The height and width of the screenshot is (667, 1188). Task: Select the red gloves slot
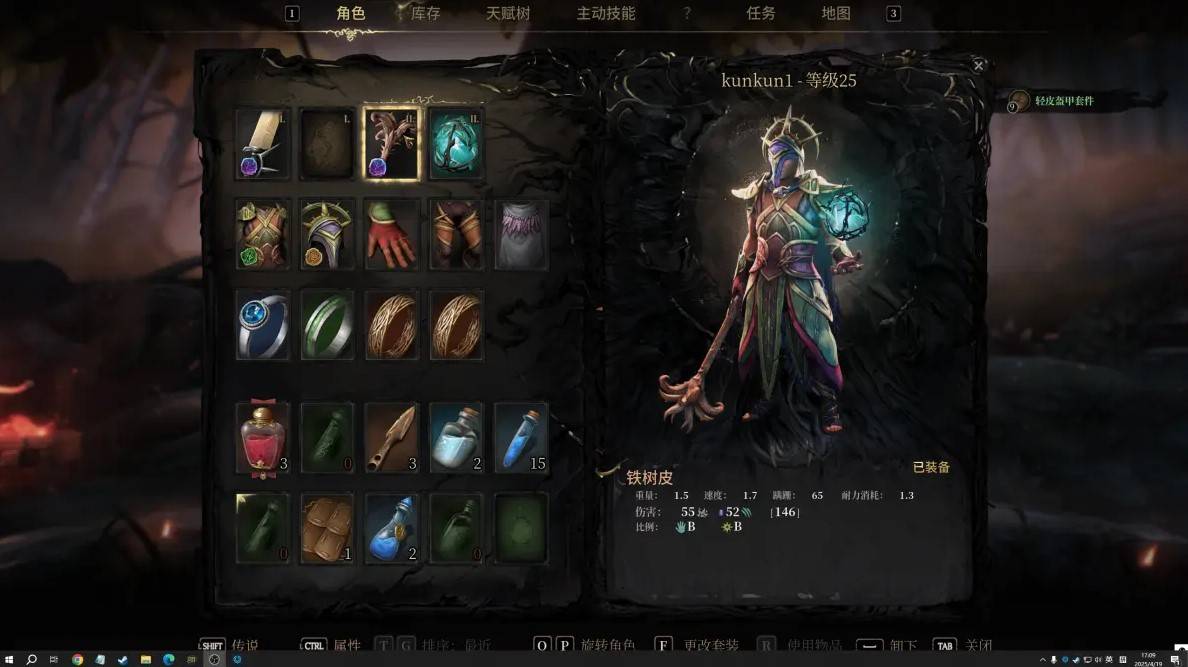[391, 234]
